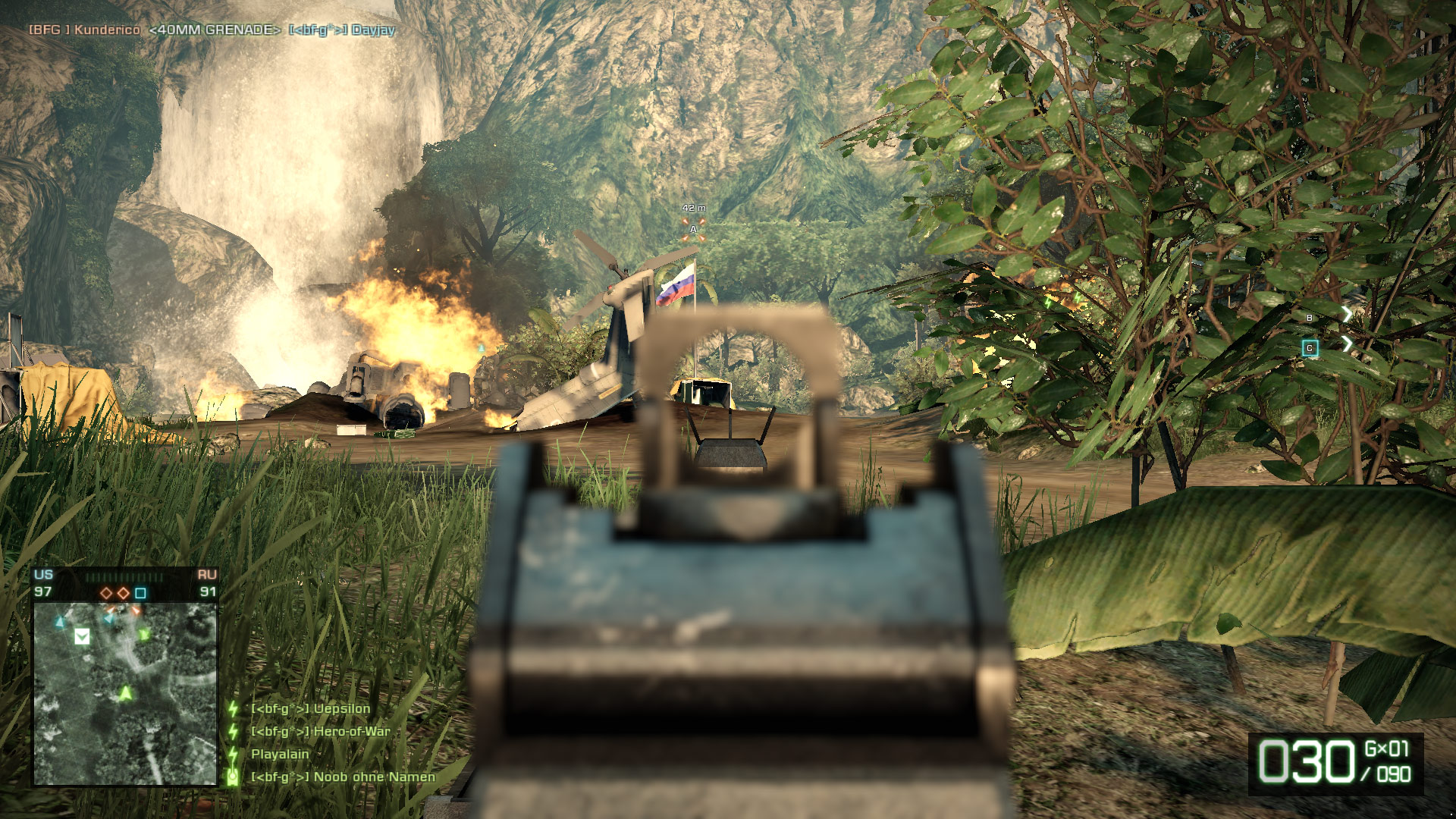Select the white squad-leader marker on minimap
This screenshot has height=819, width=1456.
coord(82,636)
